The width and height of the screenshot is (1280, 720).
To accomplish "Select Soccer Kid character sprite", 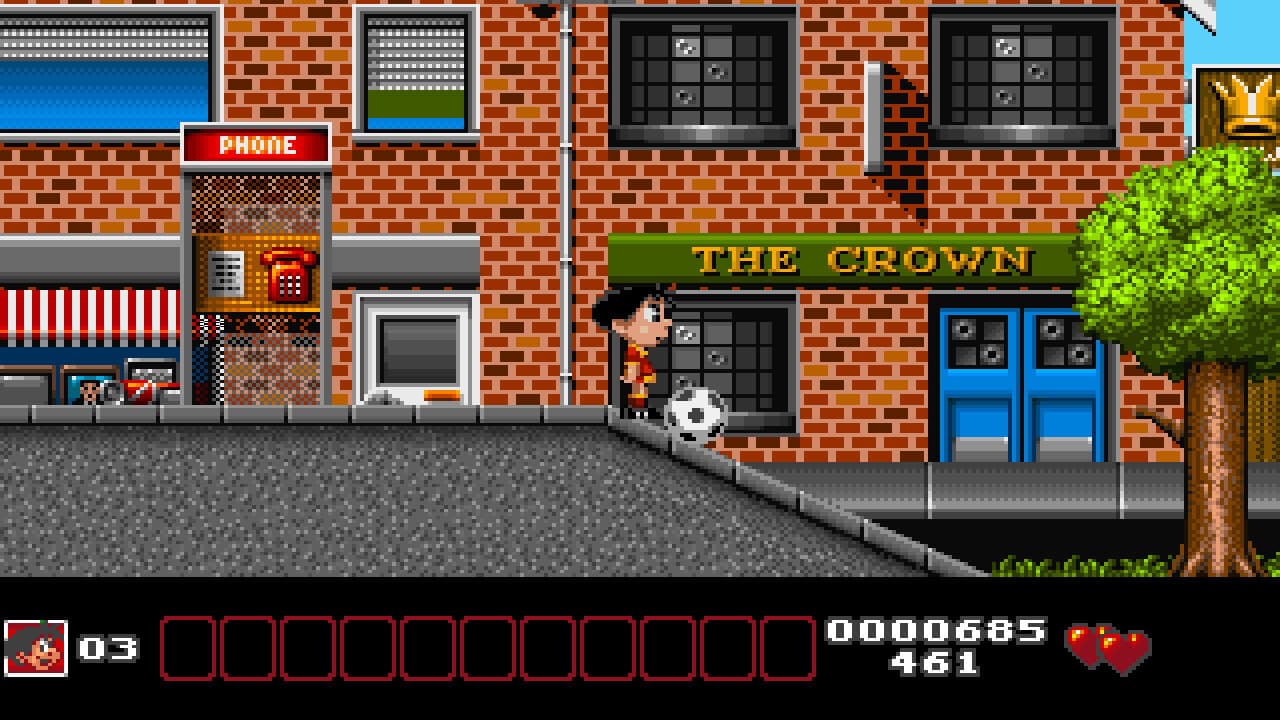I will 639,350.
